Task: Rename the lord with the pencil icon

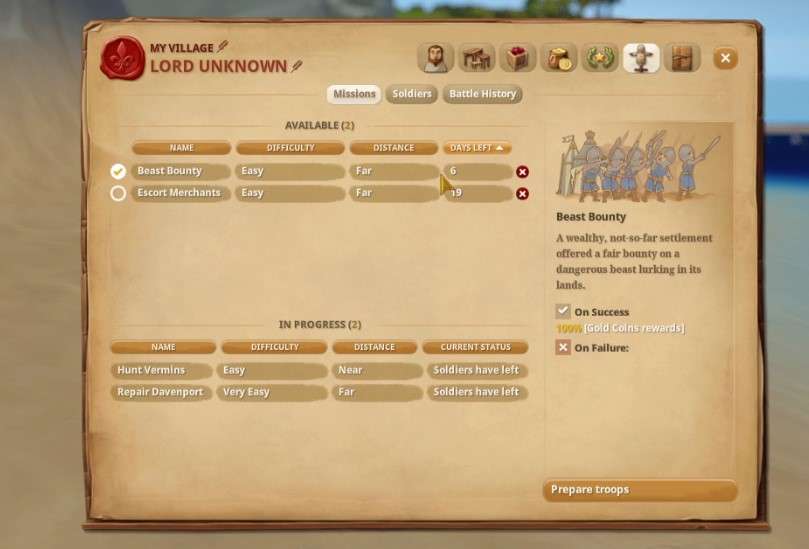Action: click(x=296, y=67)
